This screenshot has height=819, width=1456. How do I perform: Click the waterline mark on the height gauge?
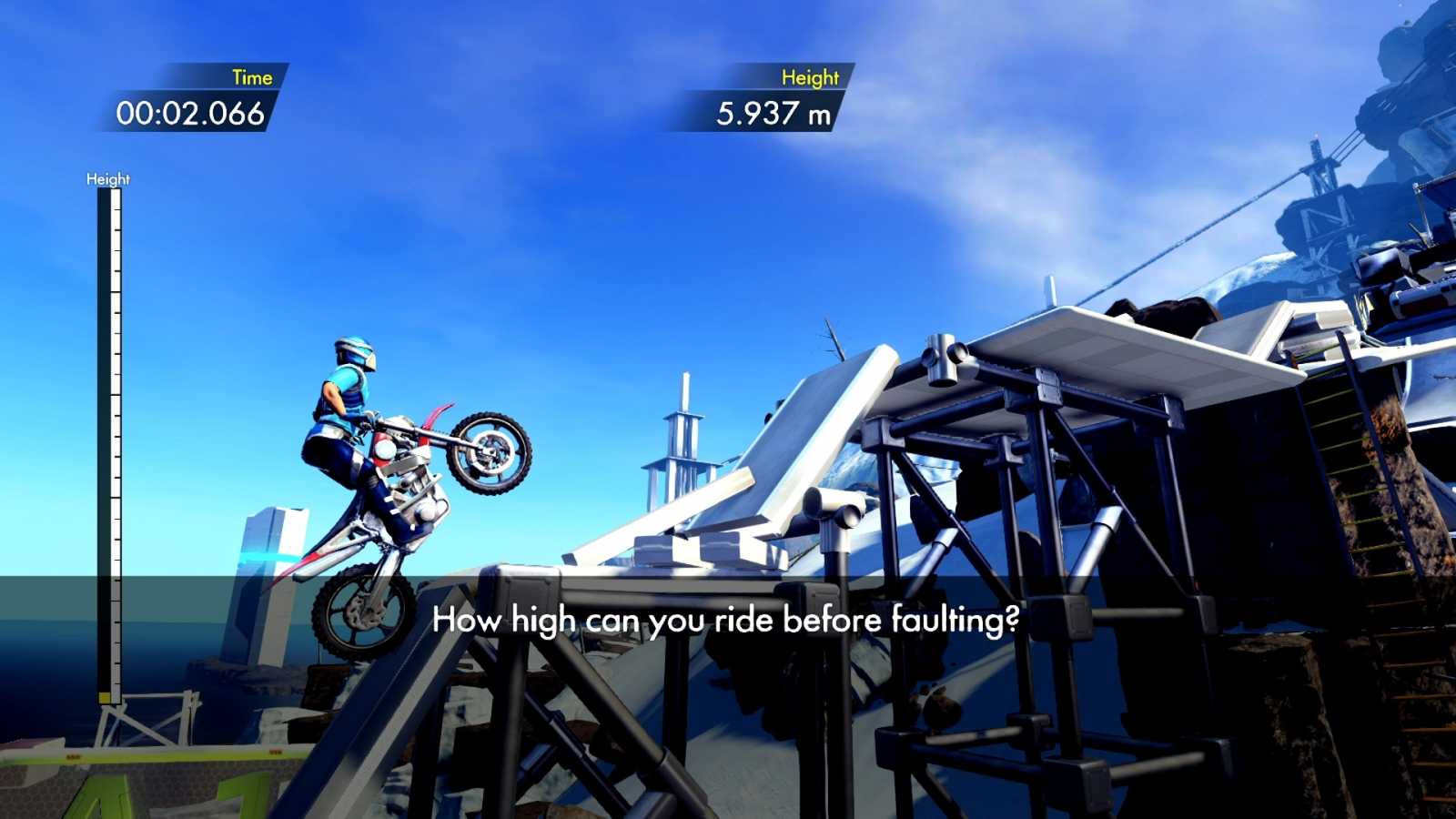coord(111,576)
